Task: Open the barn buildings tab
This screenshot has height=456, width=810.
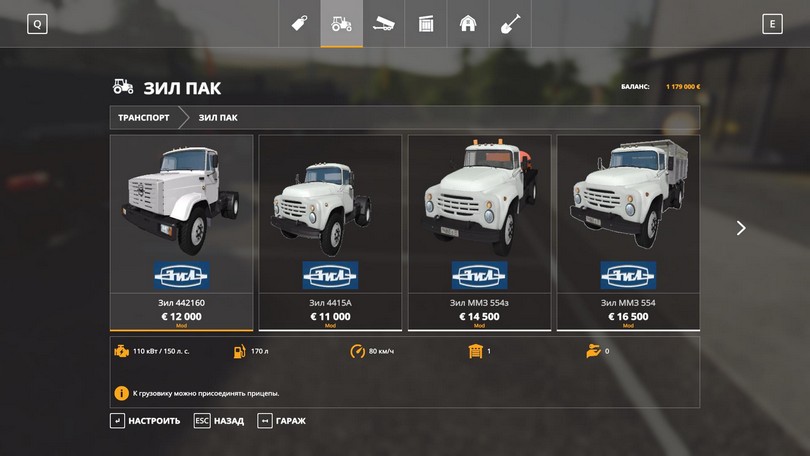Action: 467,25
